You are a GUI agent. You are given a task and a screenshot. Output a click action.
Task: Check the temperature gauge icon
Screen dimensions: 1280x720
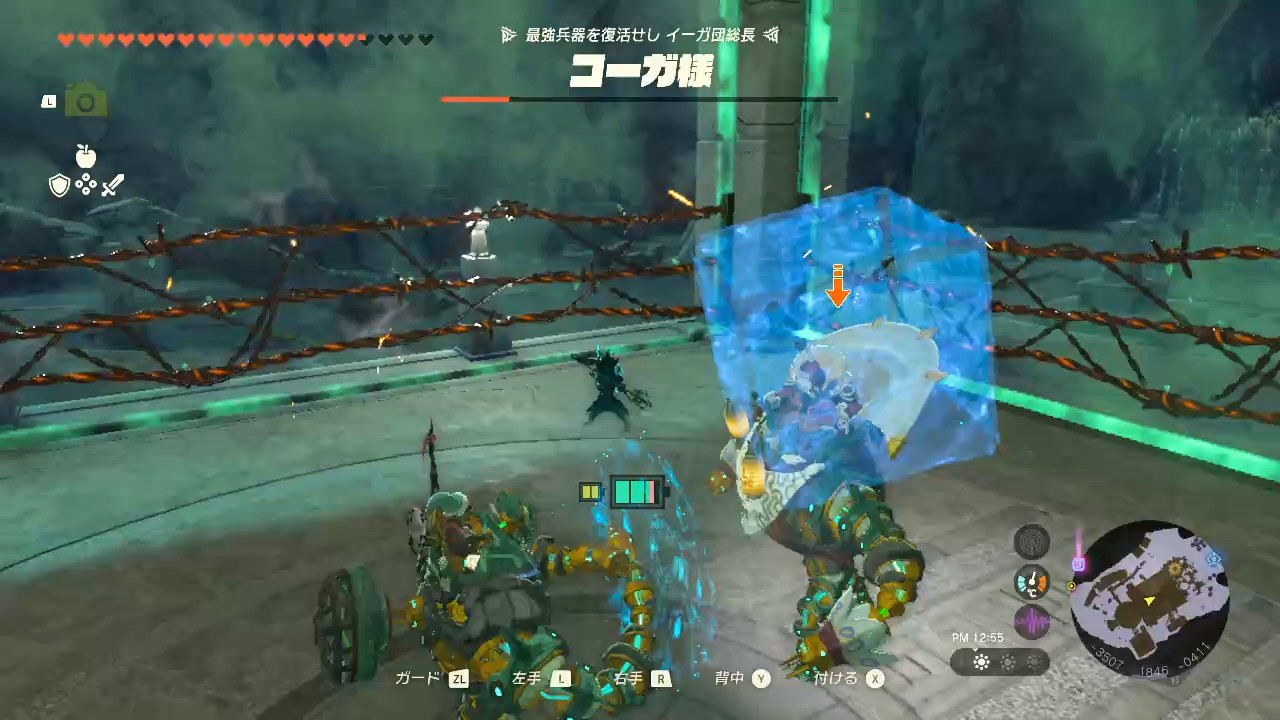click(x=1031, y=582)
